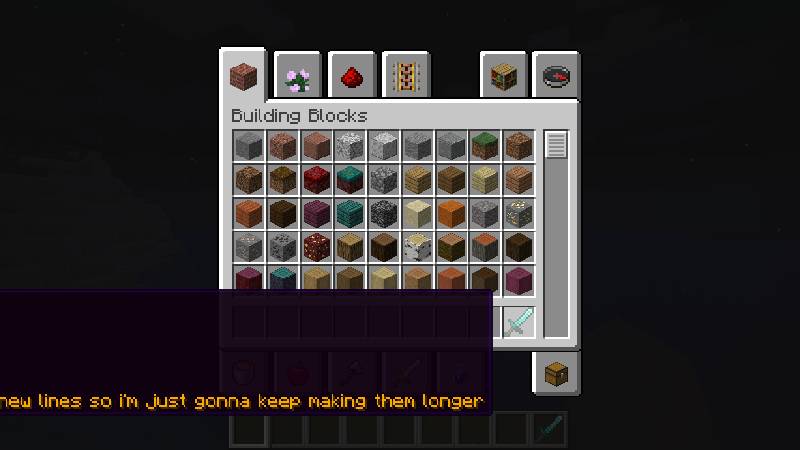800x450 pixels.
Task: Select the teal warped planks block
Action: [350, 214]
